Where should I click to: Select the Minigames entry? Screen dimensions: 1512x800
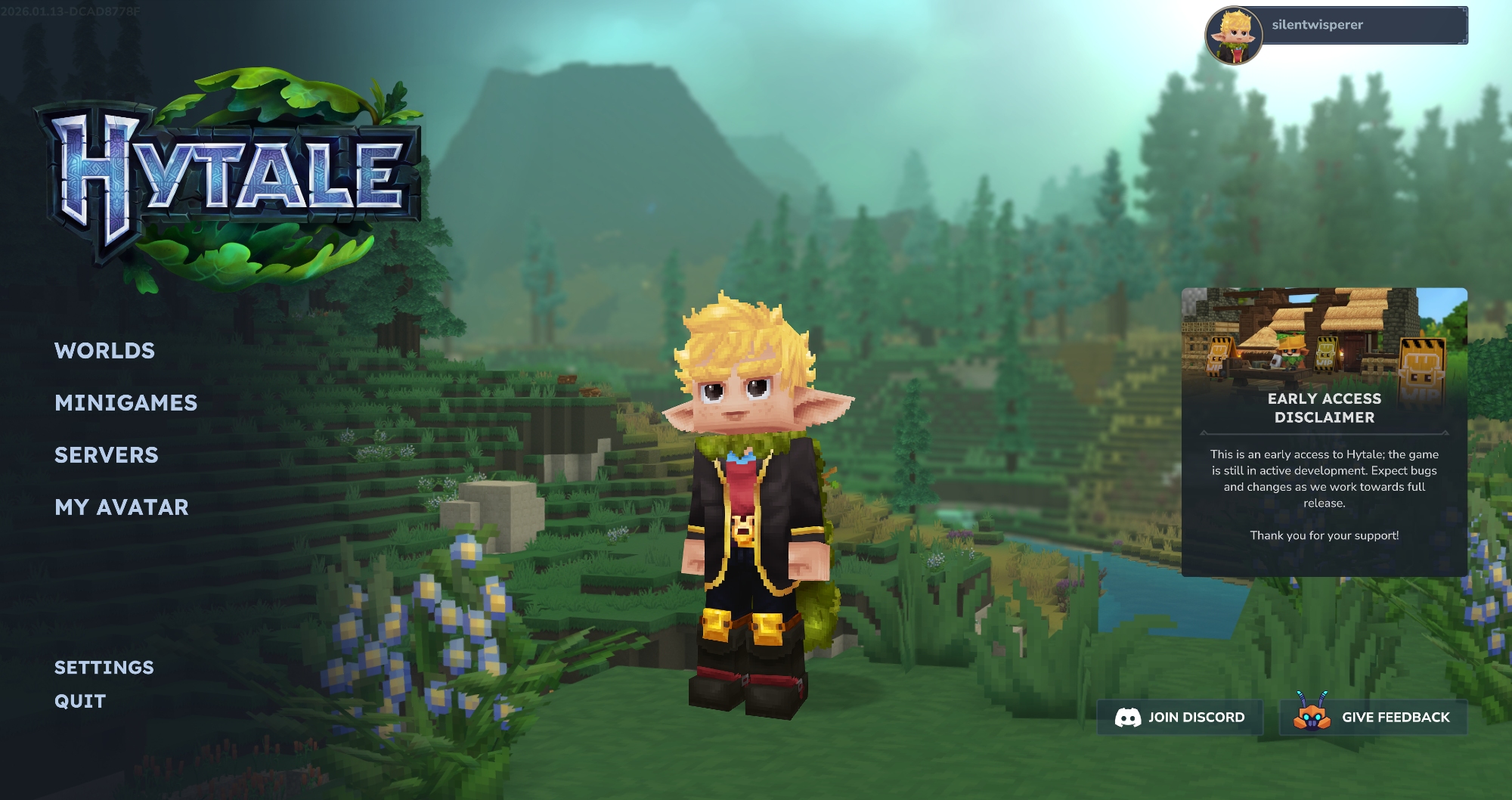click(x=125, y=403)
